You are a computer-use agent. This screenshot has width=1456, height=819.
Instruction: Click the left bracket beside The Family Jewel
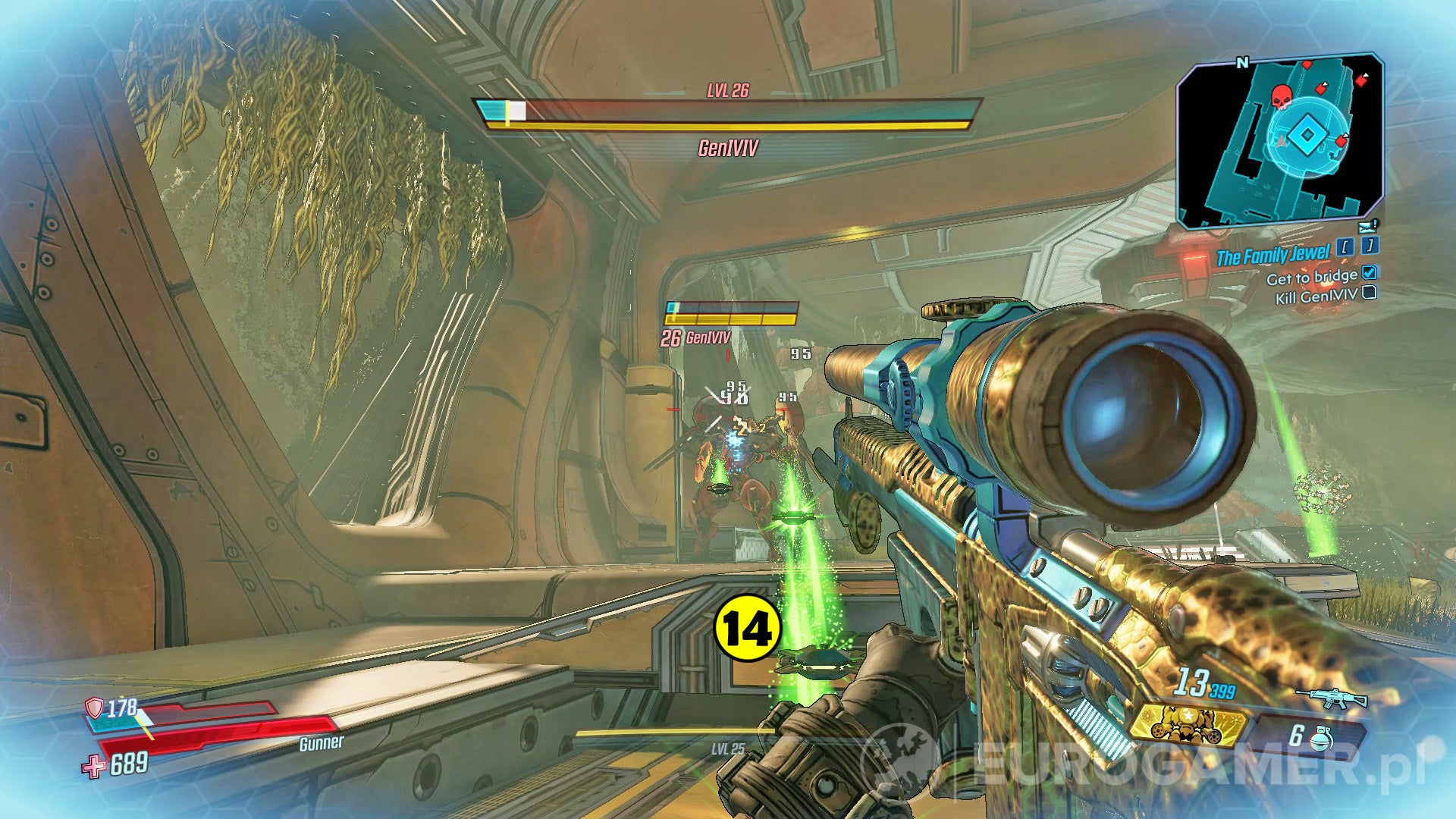(x=1344, y=245)
